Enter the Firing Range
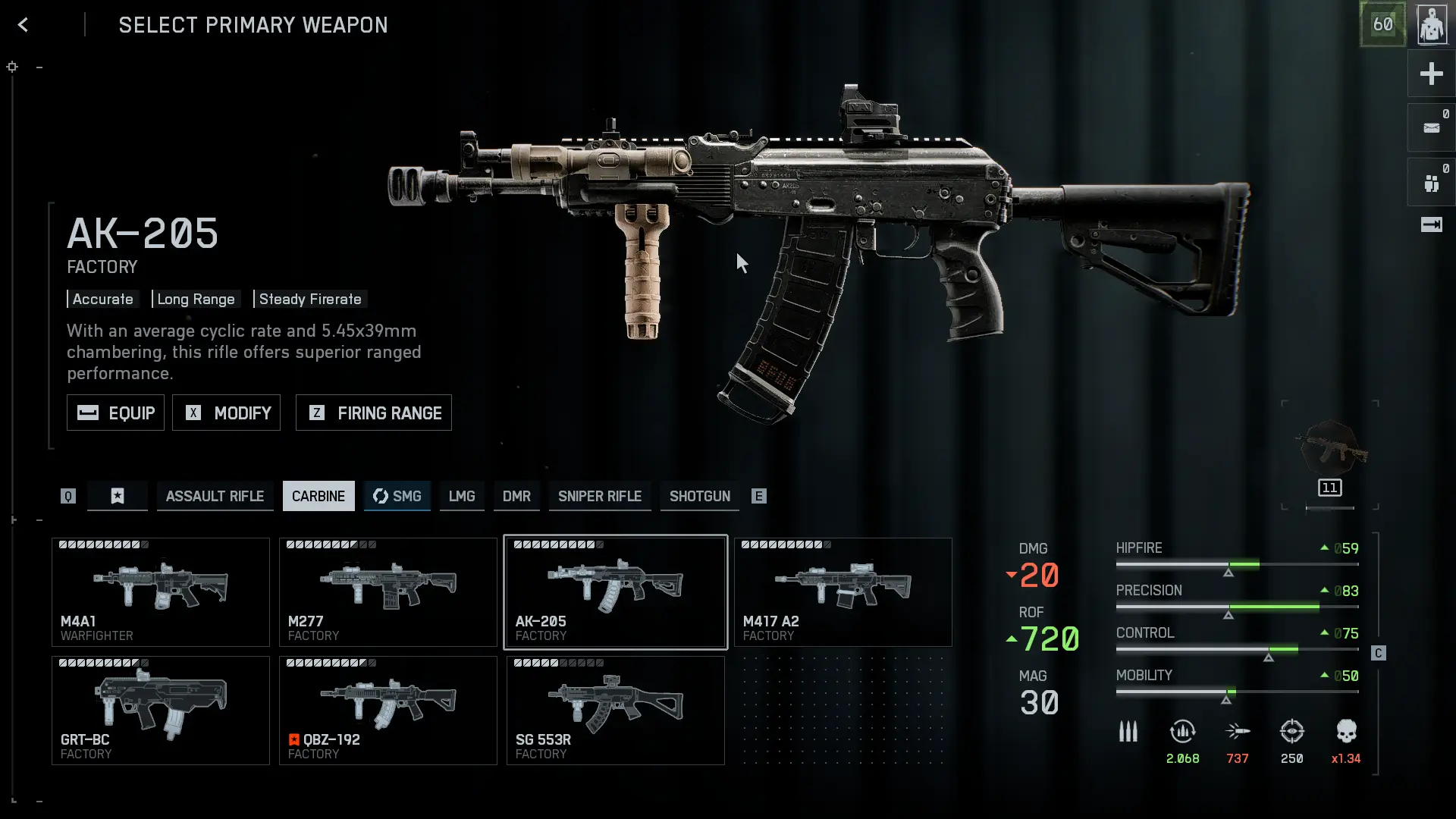 (373, 413)
